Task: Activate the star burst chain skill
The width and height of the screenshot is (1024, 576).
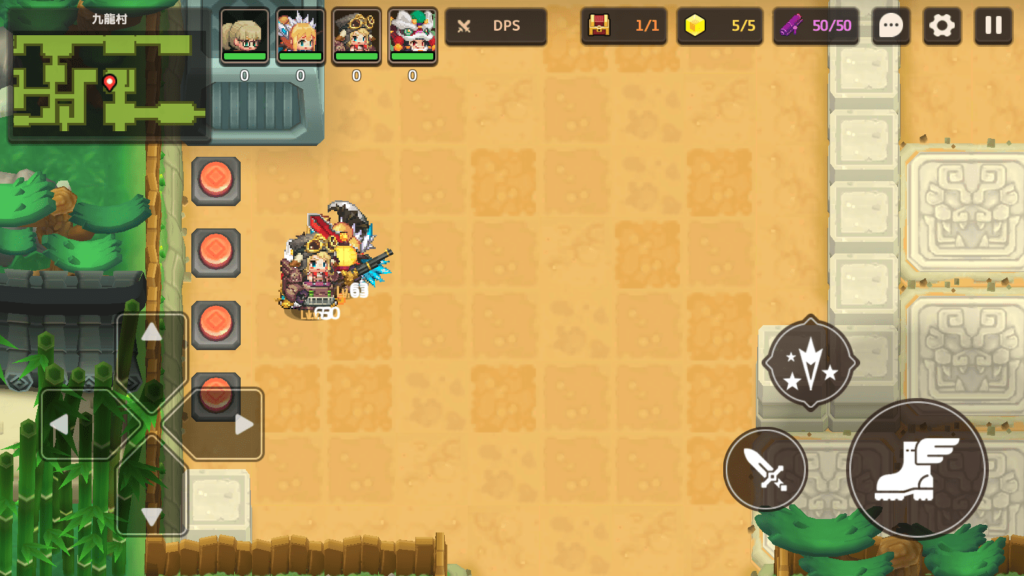Action: click(810, 363)
